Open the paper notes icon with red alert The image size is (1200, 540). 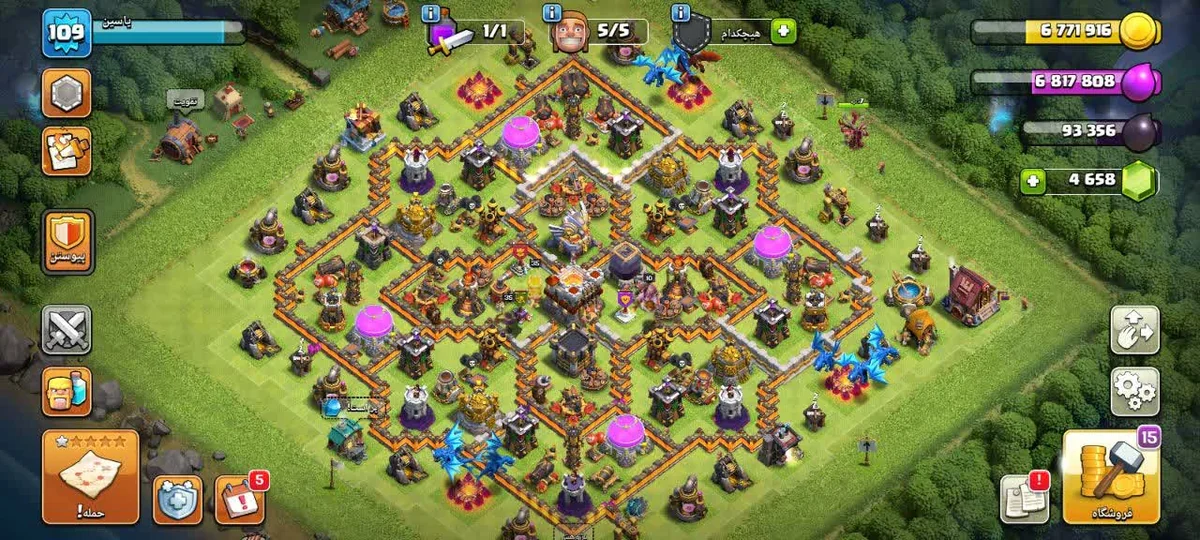pos(1023,498)
